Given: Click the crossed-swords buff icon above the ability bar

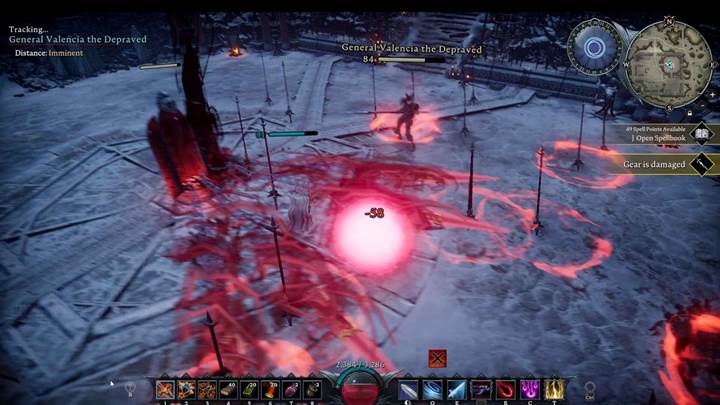Looking at the screenshot, I should click(436, 358).
